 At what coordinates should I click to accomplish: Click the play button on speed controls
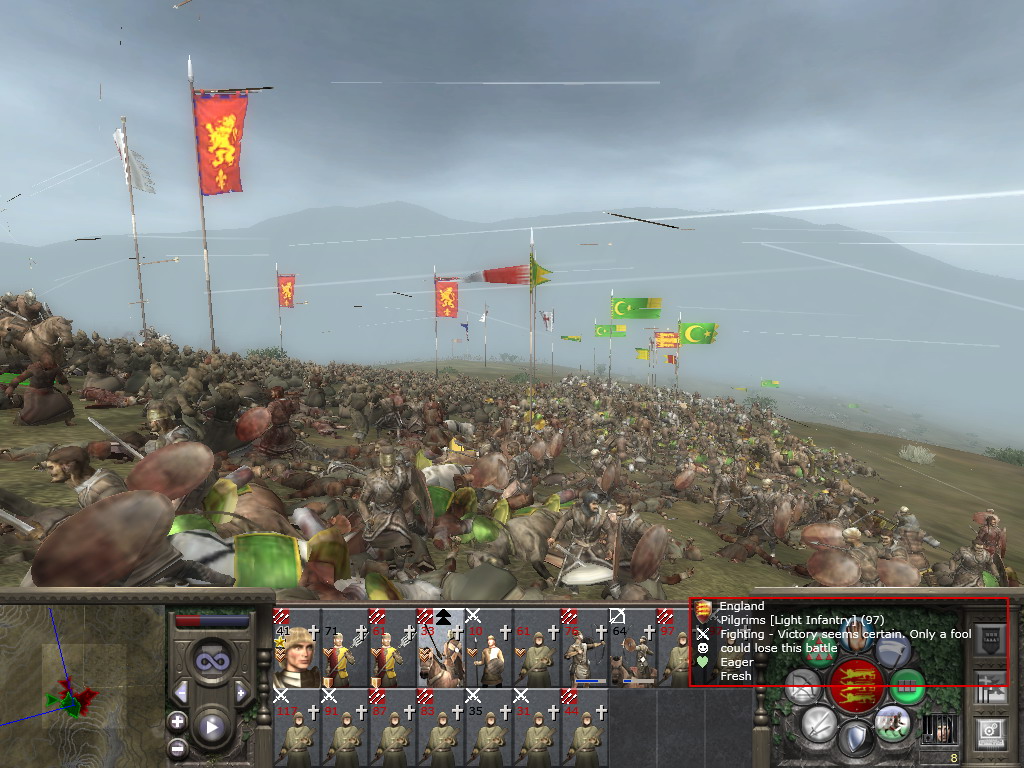click(x=211, y=728)
